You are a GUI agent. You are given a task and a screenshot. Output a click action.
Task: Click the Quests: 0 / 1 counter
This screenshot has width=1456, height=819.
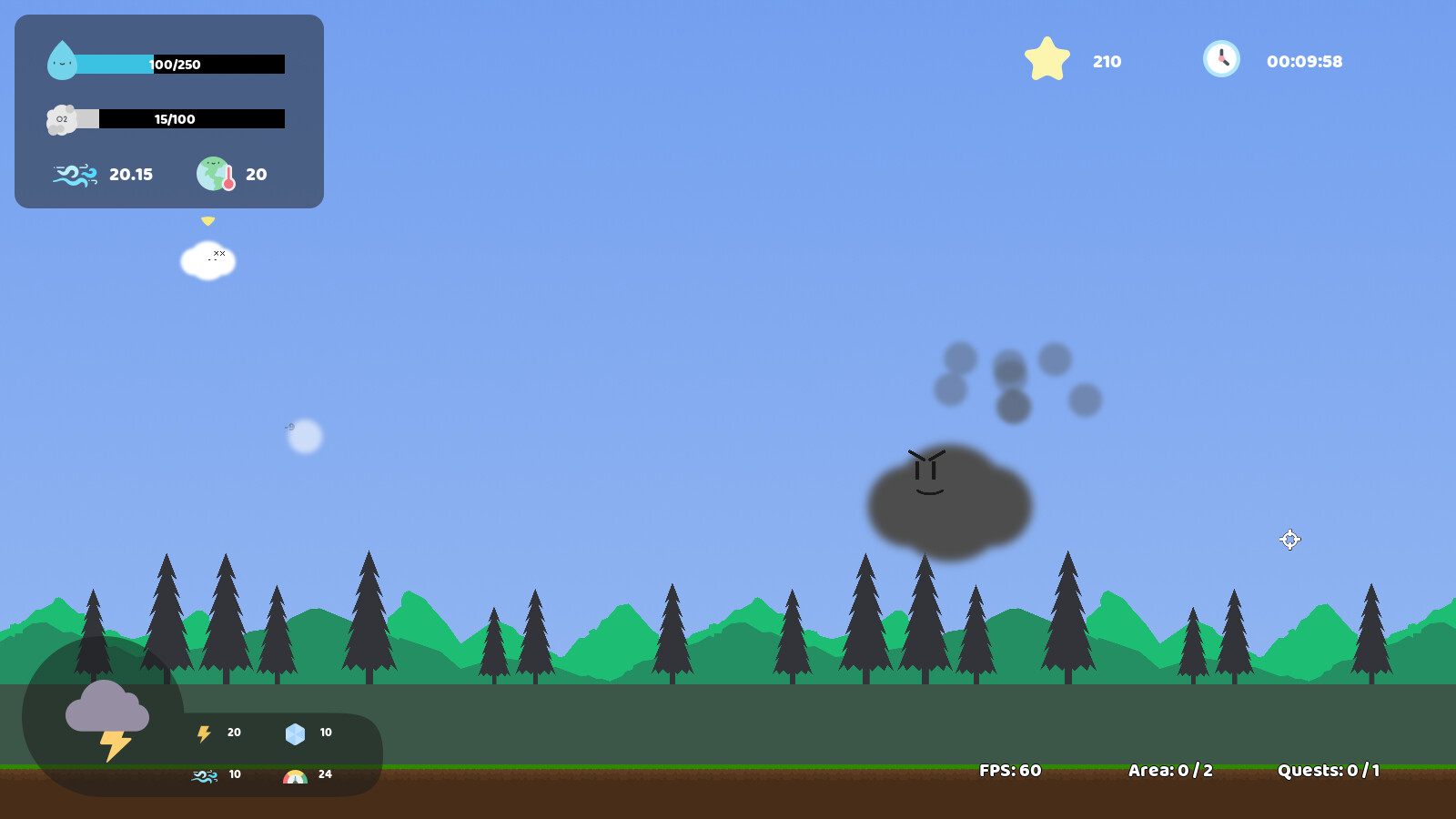pyautogui.click(x=1329, y=769)
